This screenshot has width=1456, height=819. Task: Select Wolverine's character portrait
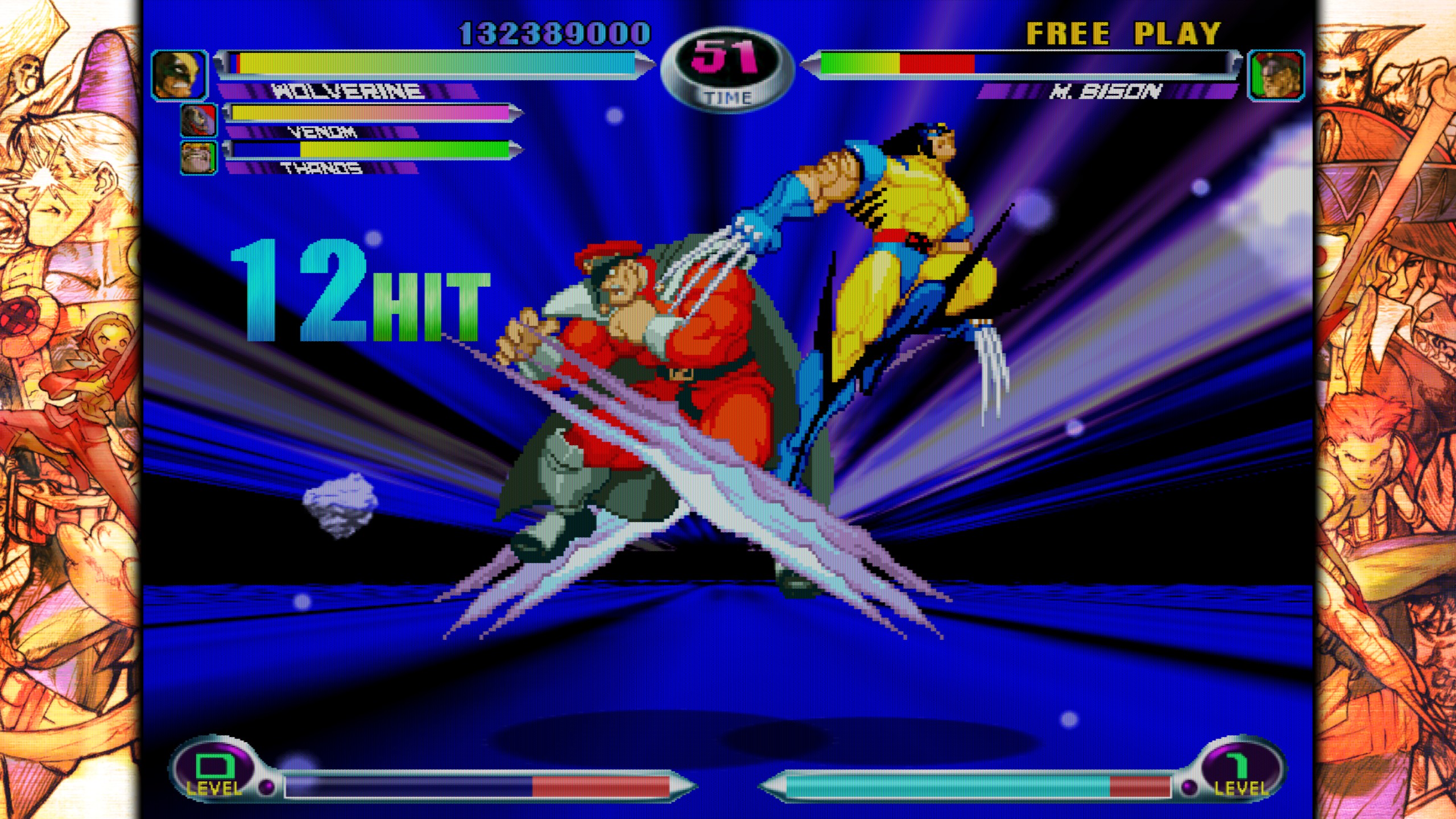179,76
